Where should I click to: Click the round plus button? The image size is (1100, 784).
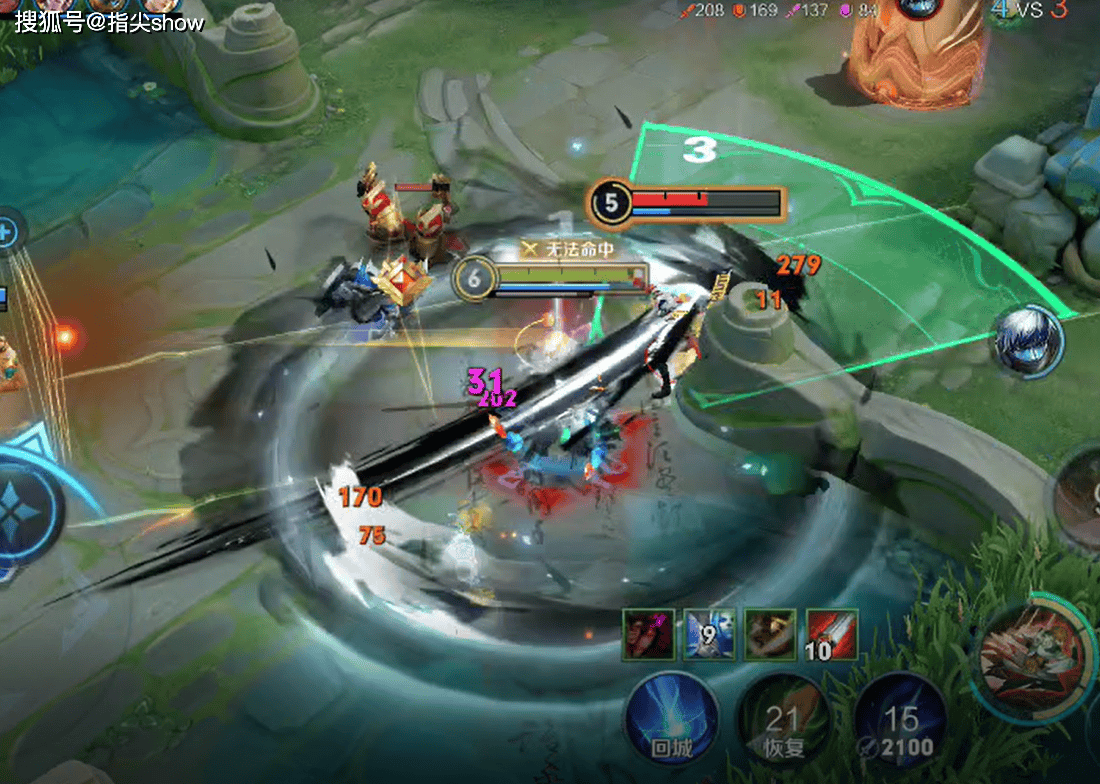(6, 234)
